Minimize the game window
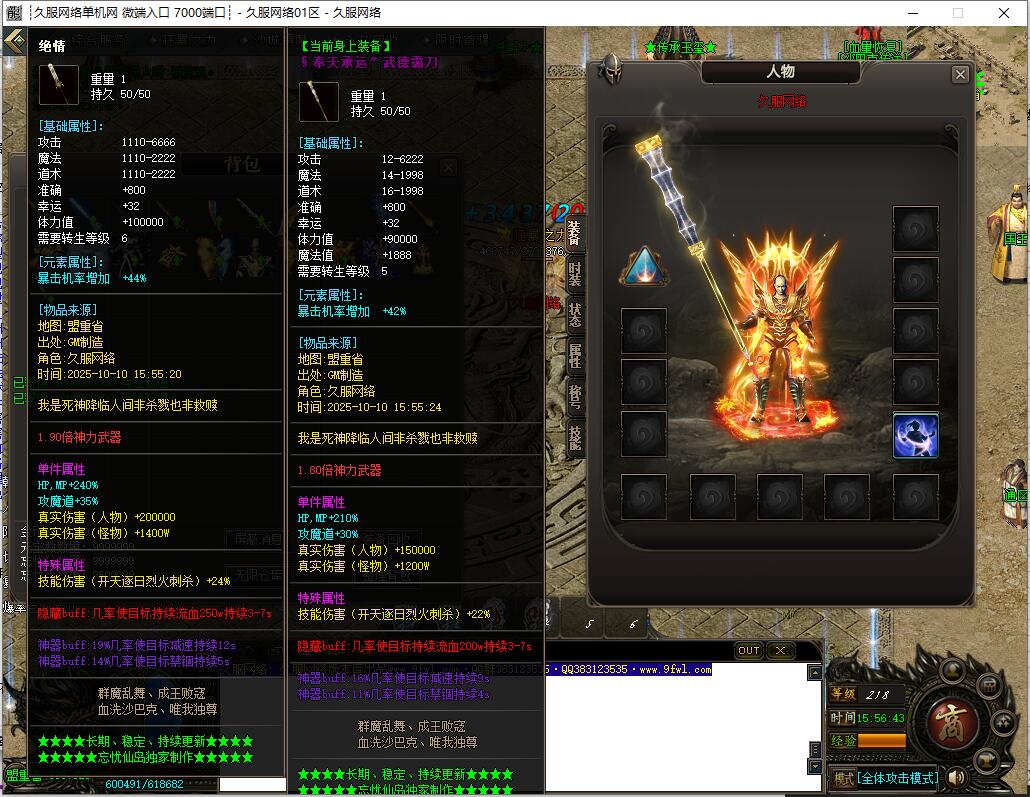The height and width of the screenshot is (797, 1030). coord(911,13)
